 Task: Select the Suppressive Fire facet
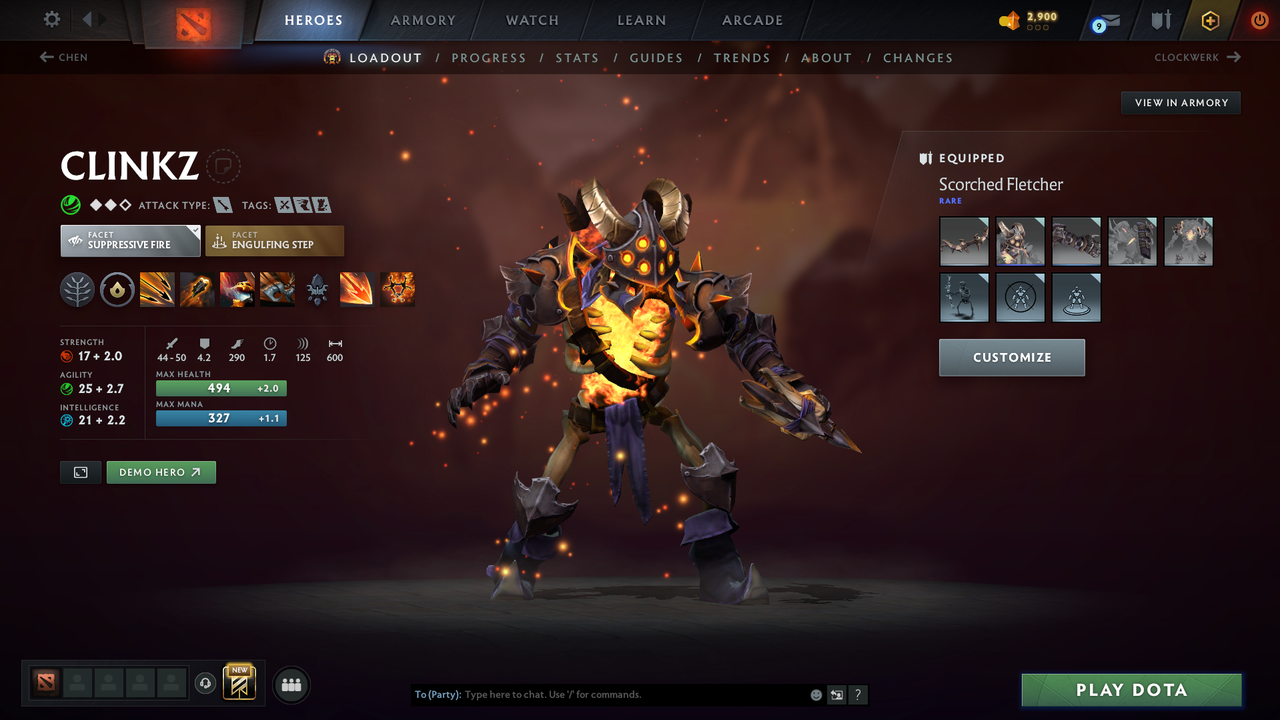[x=130, y=241]
